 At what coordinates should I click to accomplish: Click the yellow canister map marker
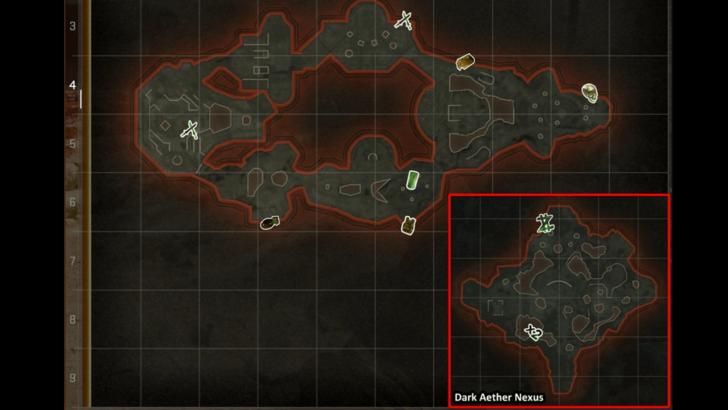464,62
